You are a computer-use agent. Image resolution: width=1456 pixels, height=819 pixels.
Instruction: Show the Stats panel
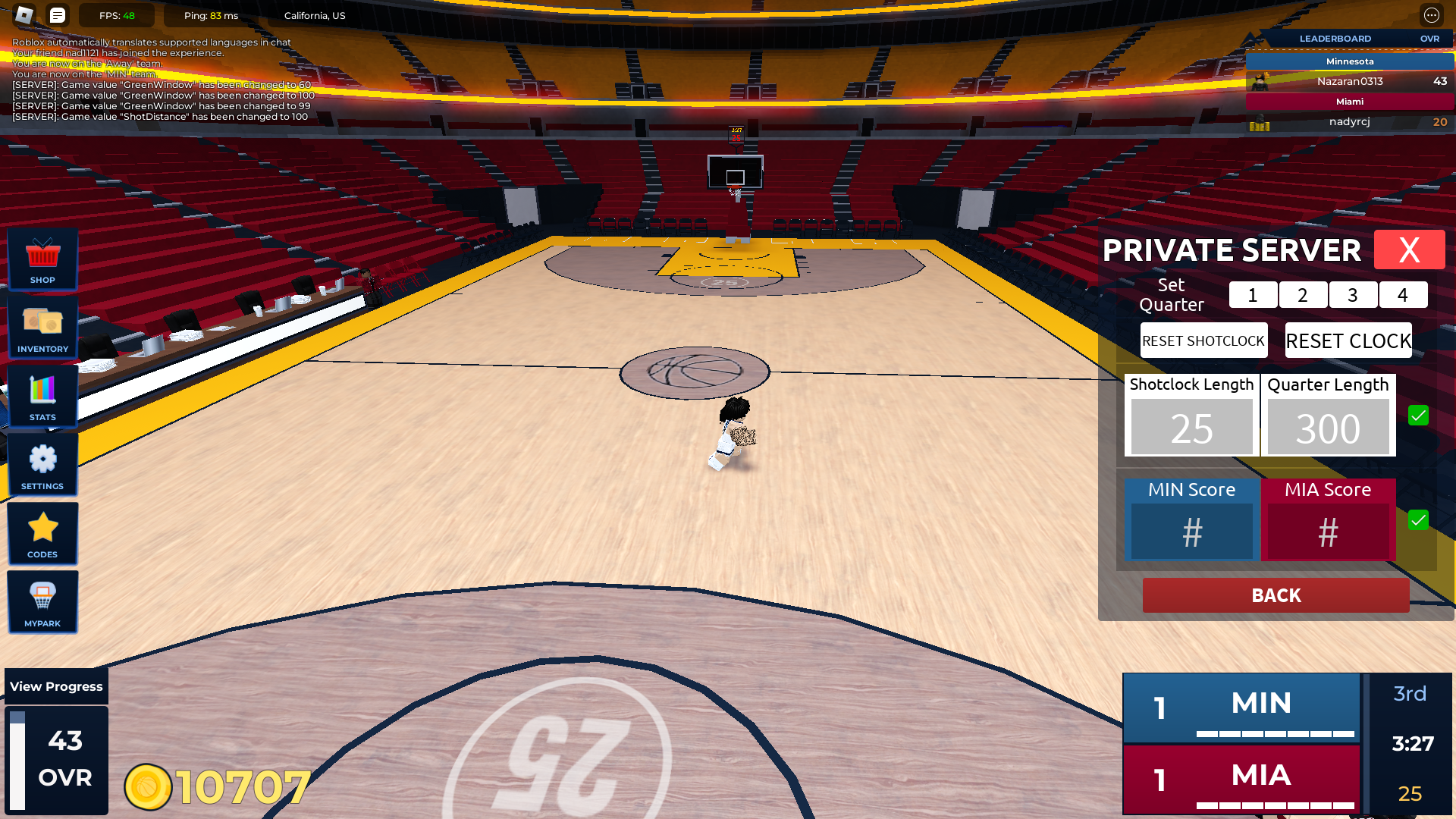click(42, 396)
